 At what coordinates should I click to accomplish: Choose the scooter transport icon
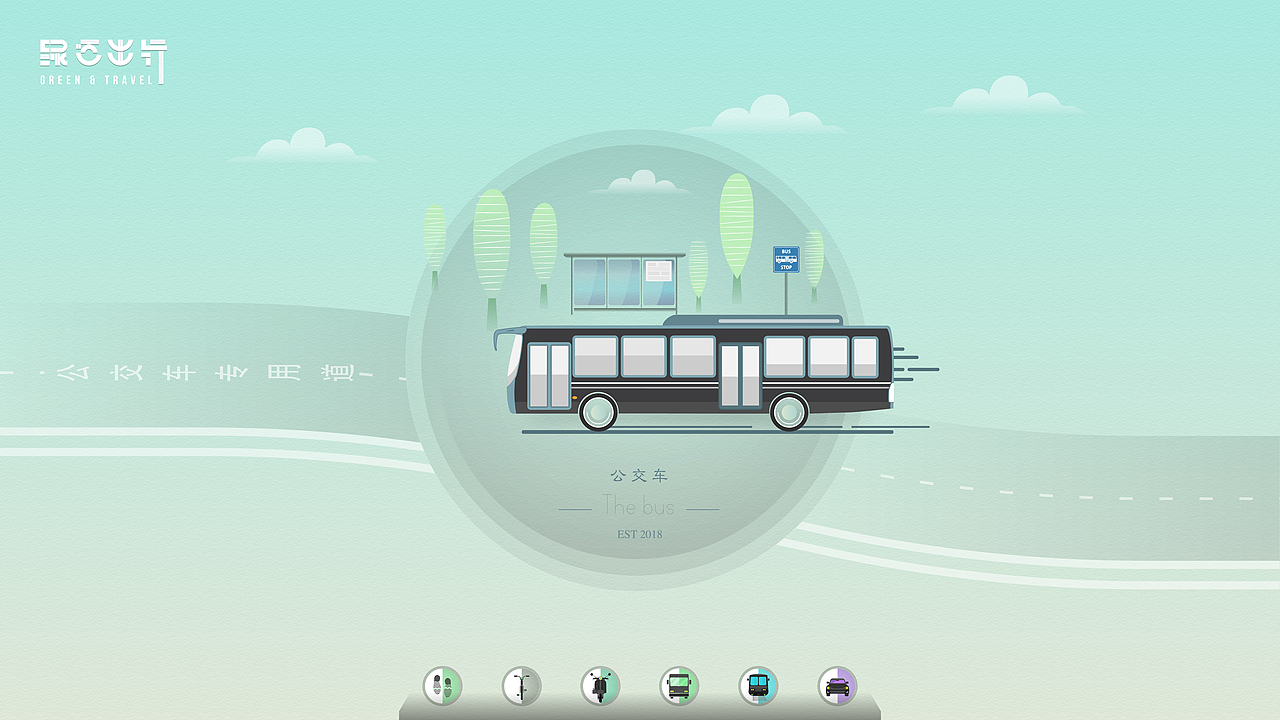point(600,686)
